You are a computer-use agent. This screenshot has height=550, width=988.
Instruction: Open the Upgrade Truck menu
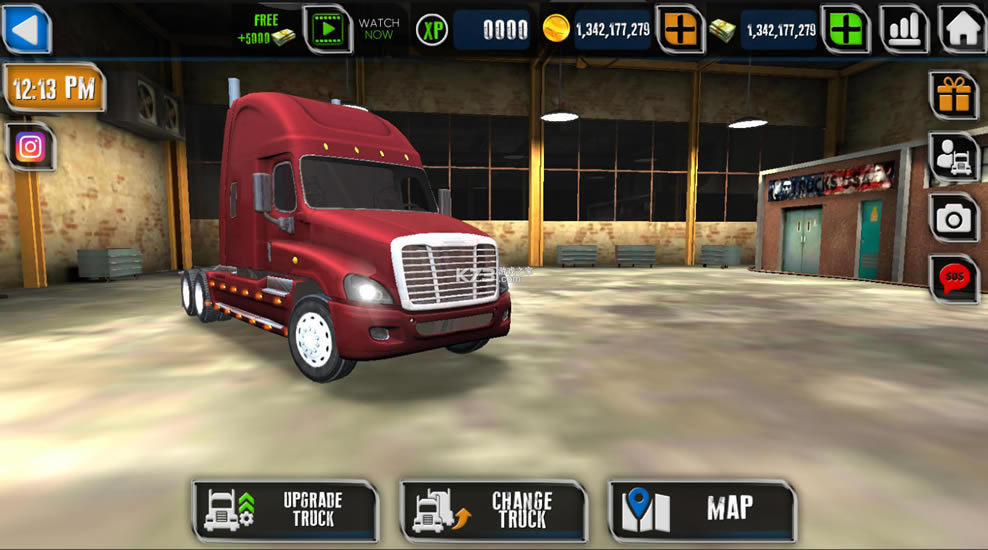coord(286,510)
